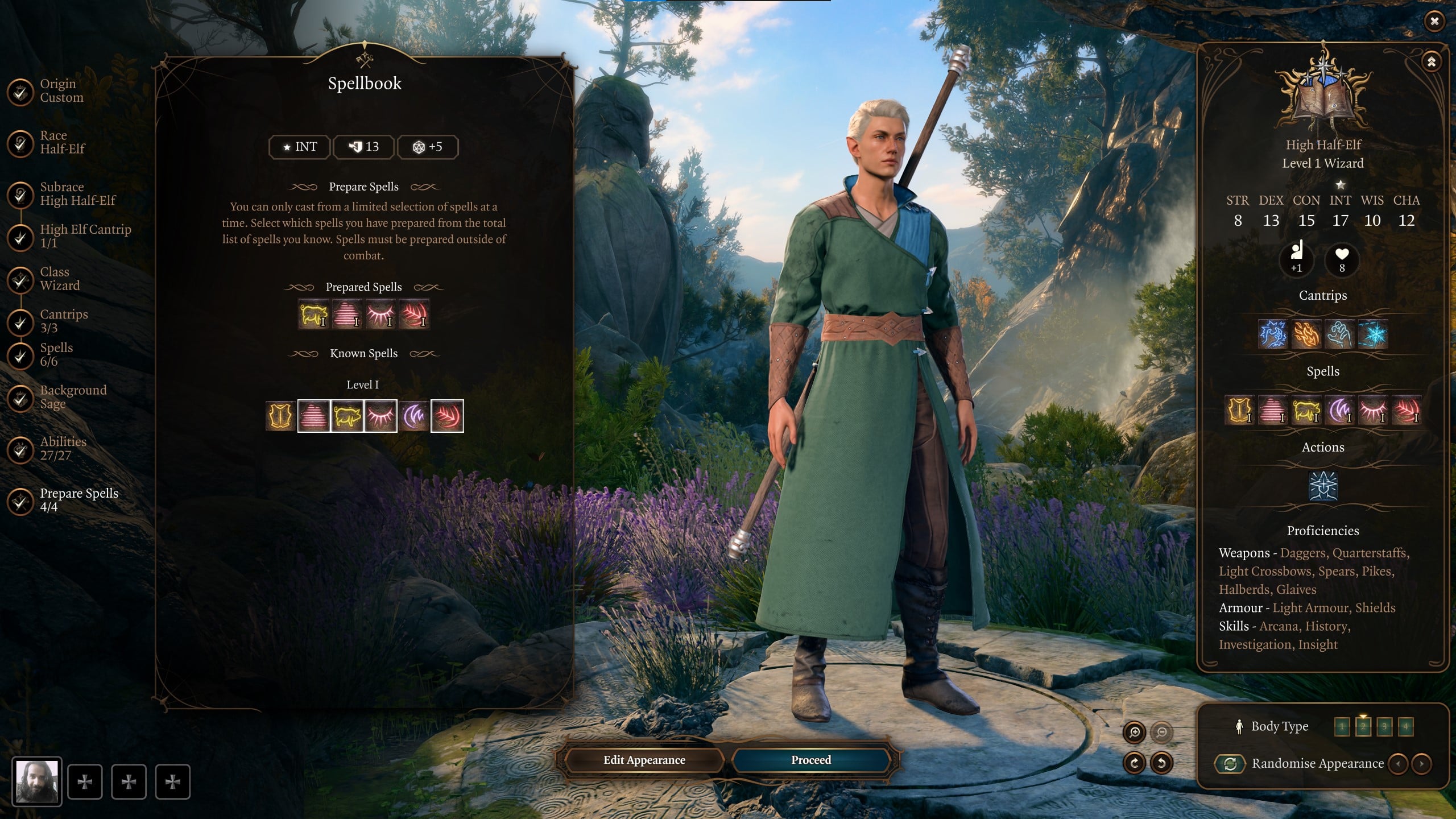Click the purple Magic Missile spell icon

(414, 415)
